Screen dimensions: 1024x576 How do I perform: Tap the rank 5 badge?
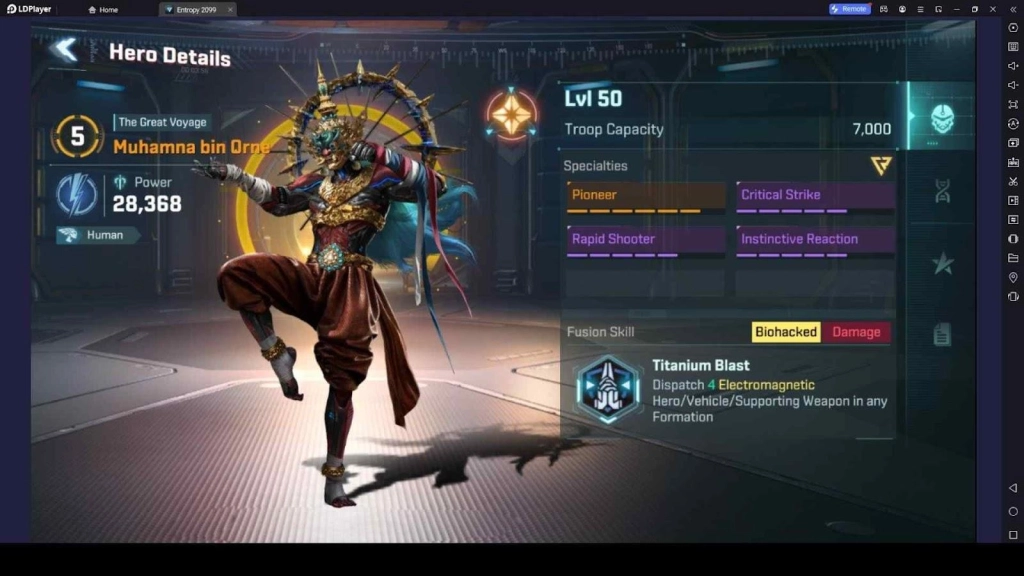point(77,137)
